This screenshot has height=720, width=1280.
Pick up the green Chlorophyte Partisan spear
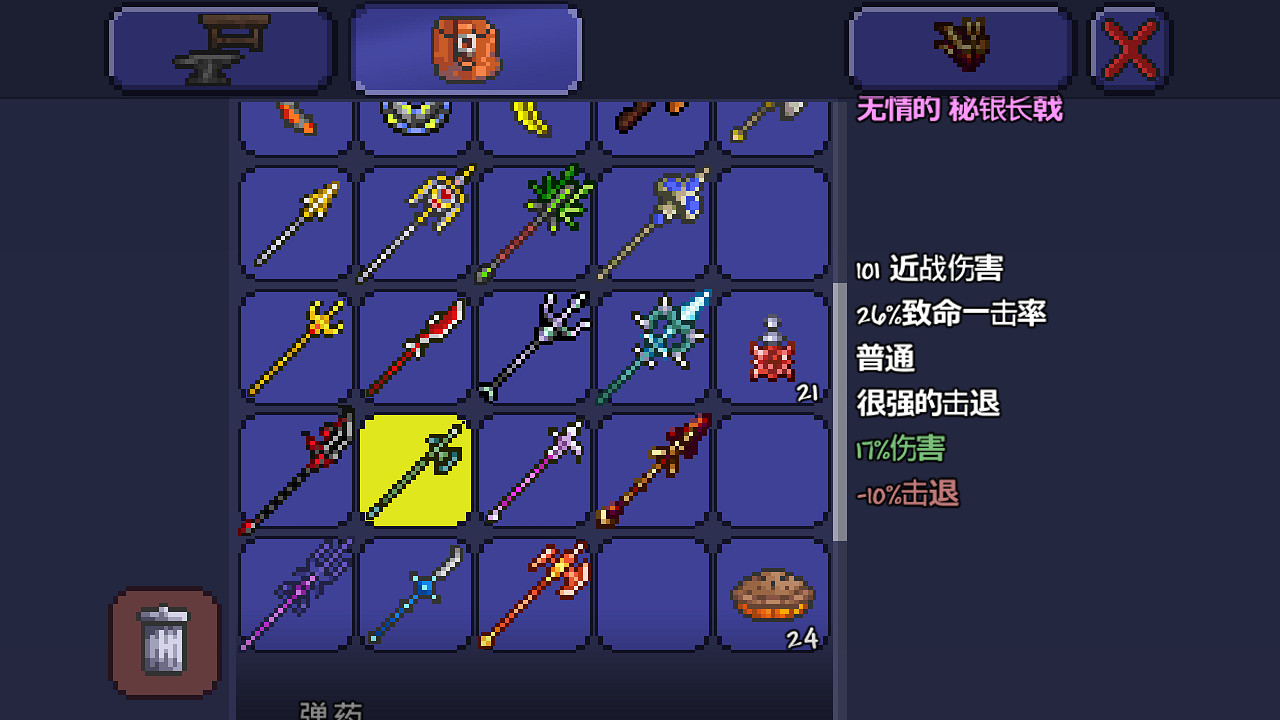[x=534, y=222]
